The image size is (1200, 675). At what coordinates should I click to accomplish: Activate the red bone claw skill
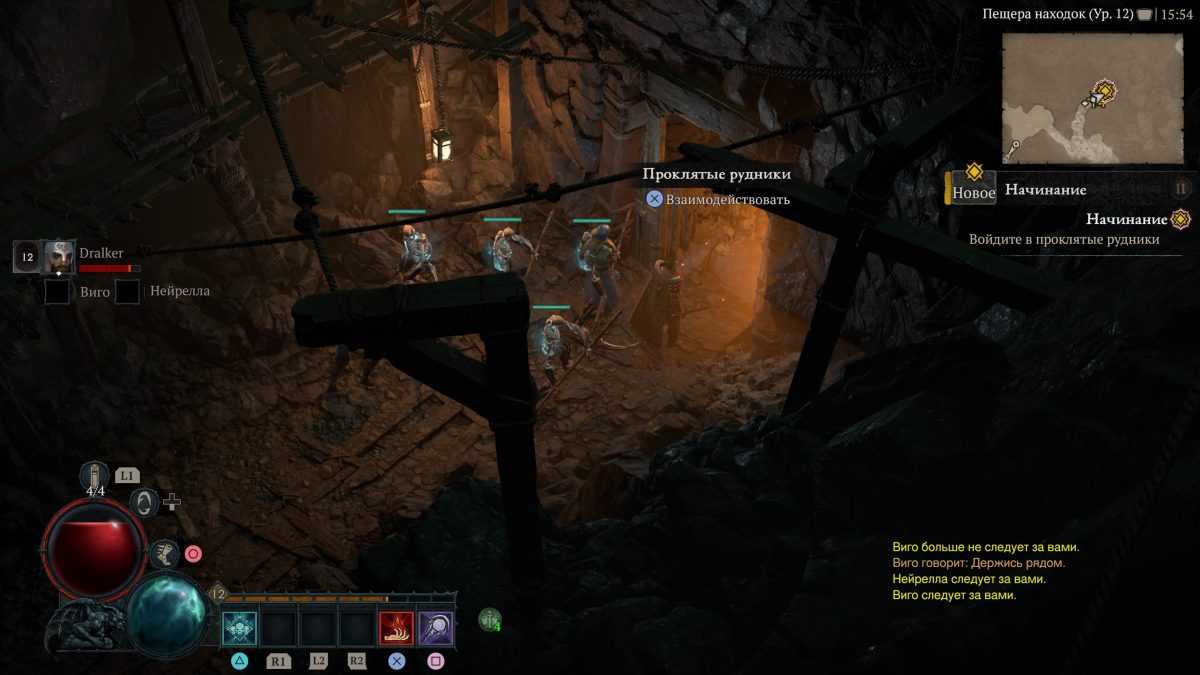(396, 628)
